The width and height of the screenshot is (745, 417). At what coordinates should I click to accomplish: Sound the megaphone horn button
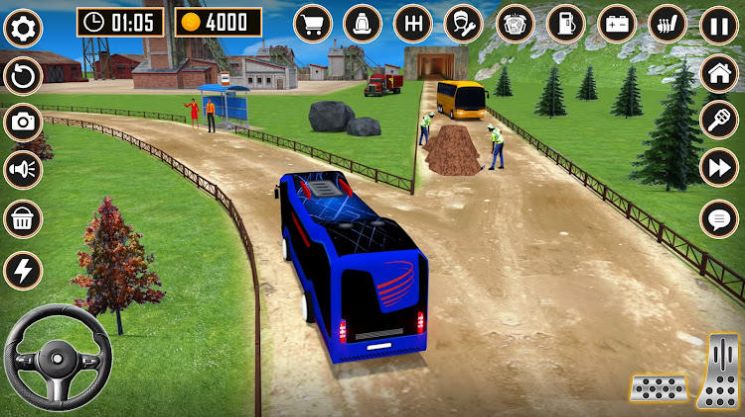(22, 169)
